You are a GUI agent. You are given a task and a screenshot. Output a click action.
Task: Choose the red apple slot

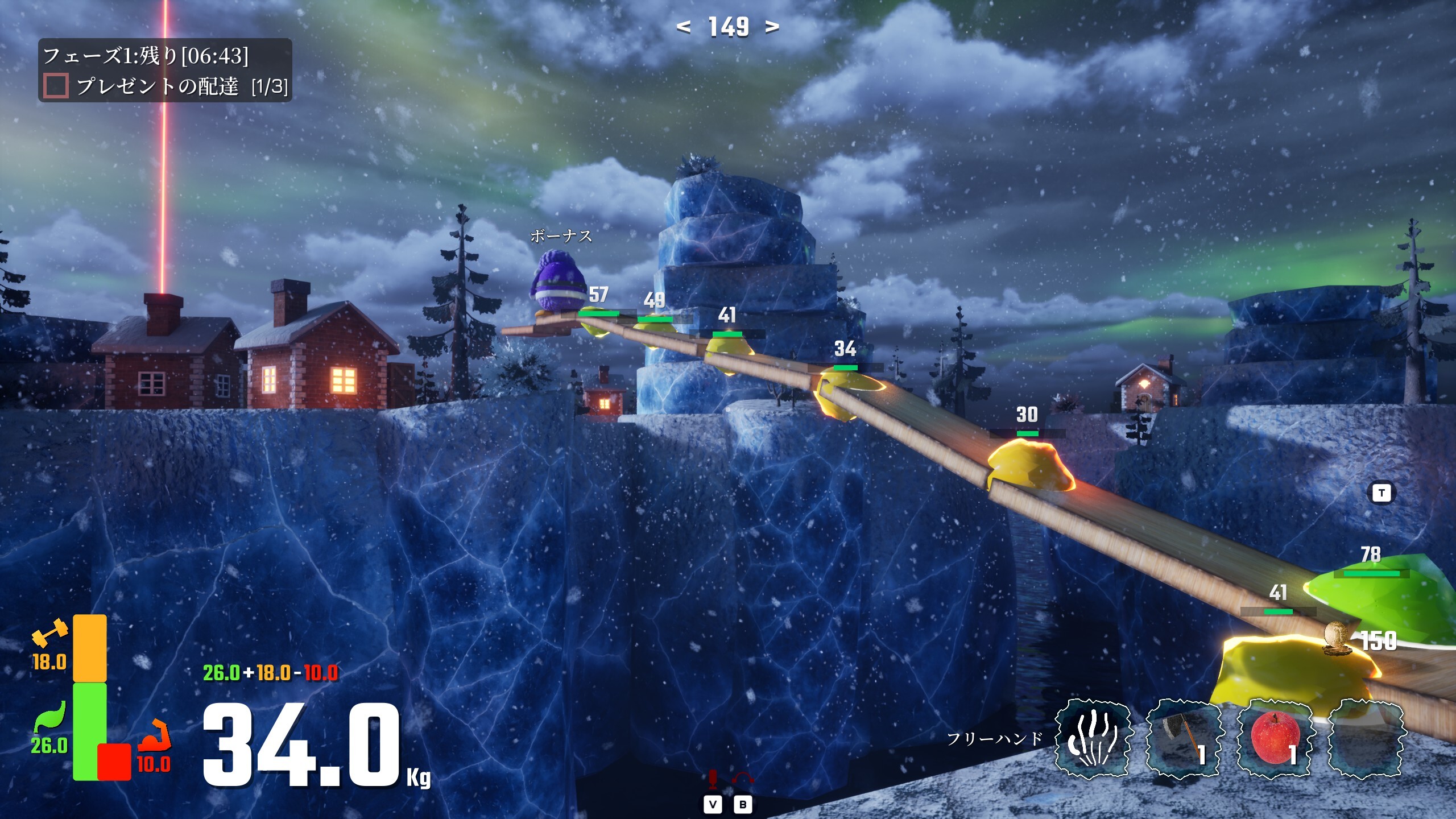[1274, 738]
